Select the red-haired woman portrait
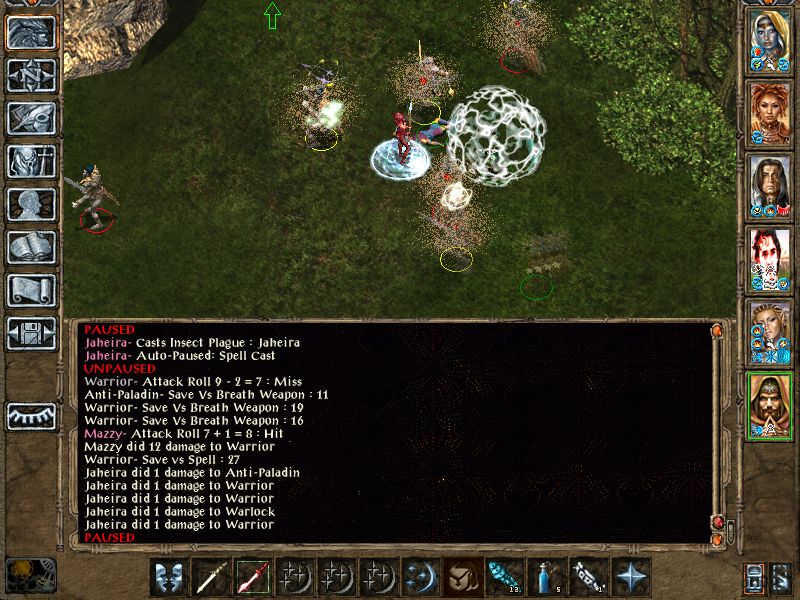 coord(770,114)
